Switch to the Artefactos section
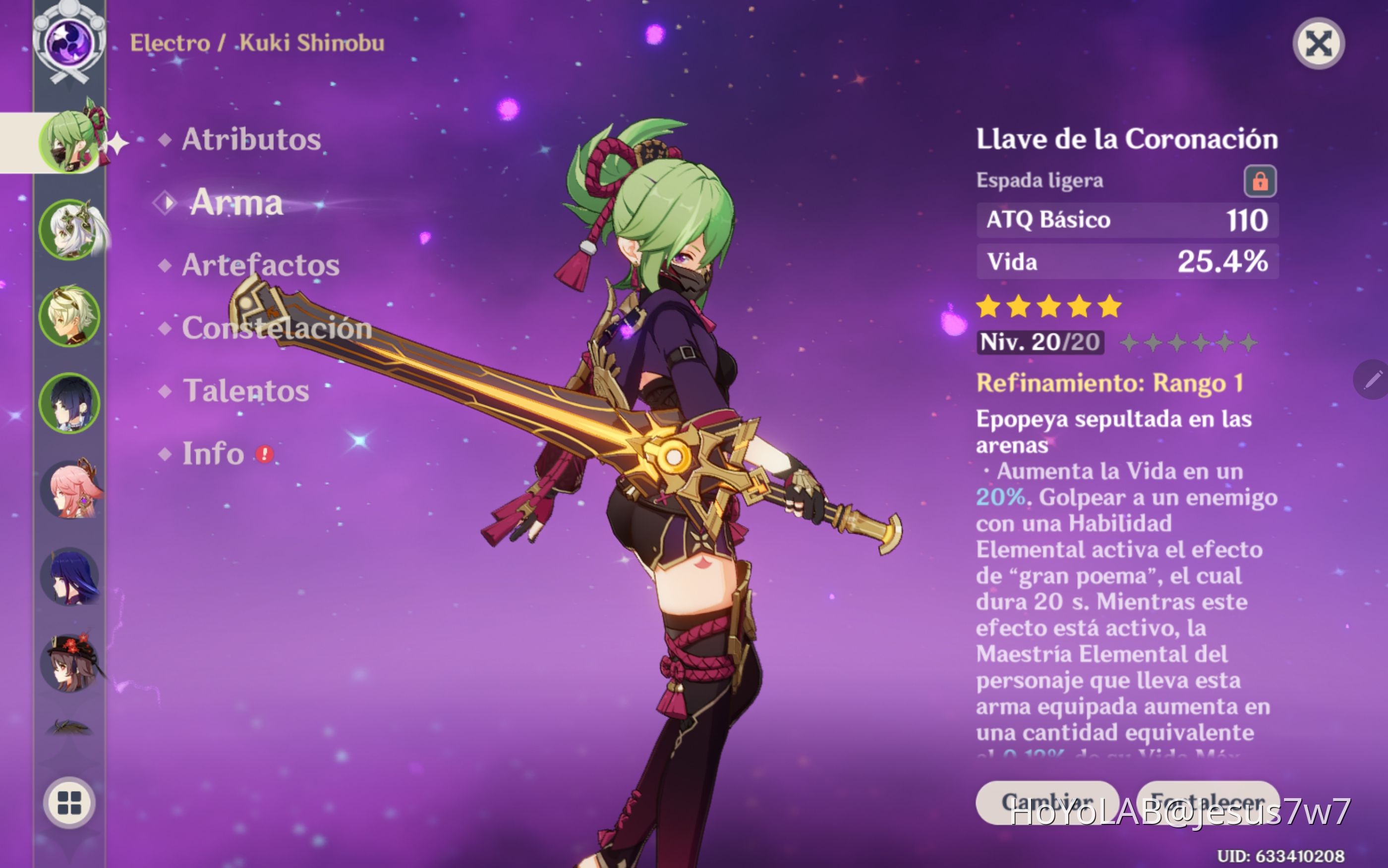Screen dimensions: 1388x868 click(x=260, y=265)
